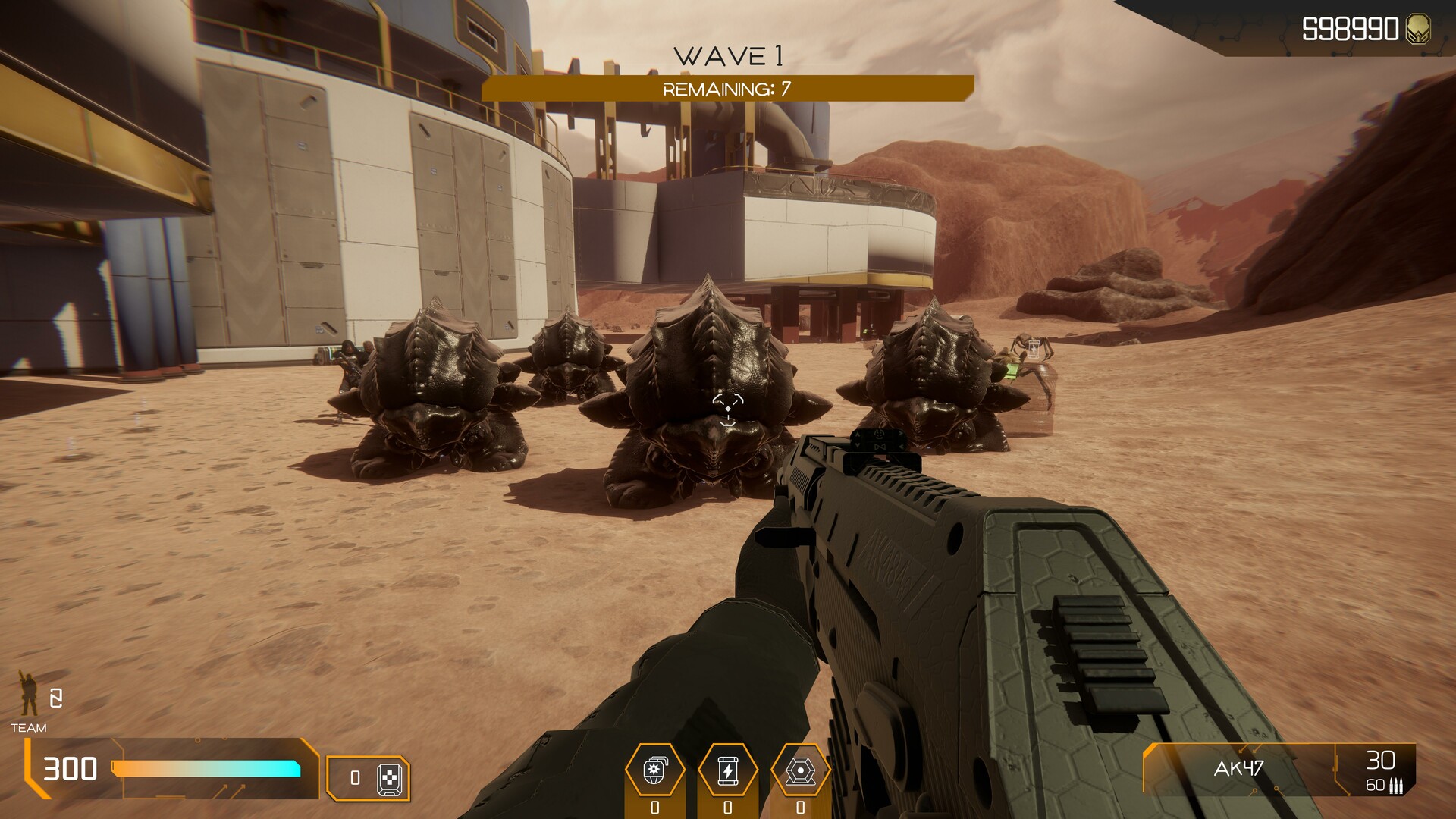Screen dimensions: 1456x819
Task: Expand the REMAINING: 7 wave banner
Action: coord(728,88)
